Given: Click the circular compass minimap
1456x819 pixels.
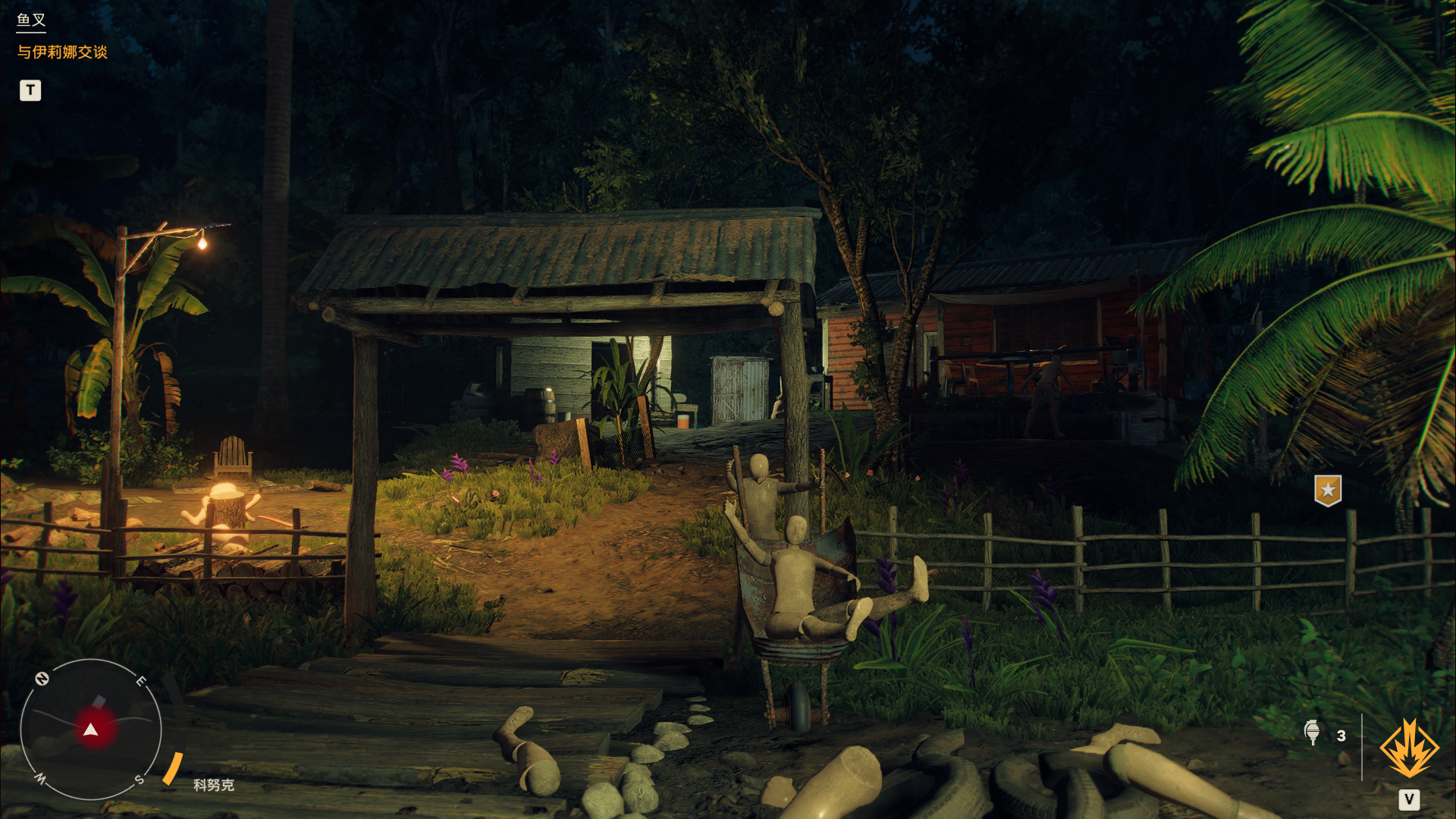Looking at the screenshot, I should tap(91, 730).
